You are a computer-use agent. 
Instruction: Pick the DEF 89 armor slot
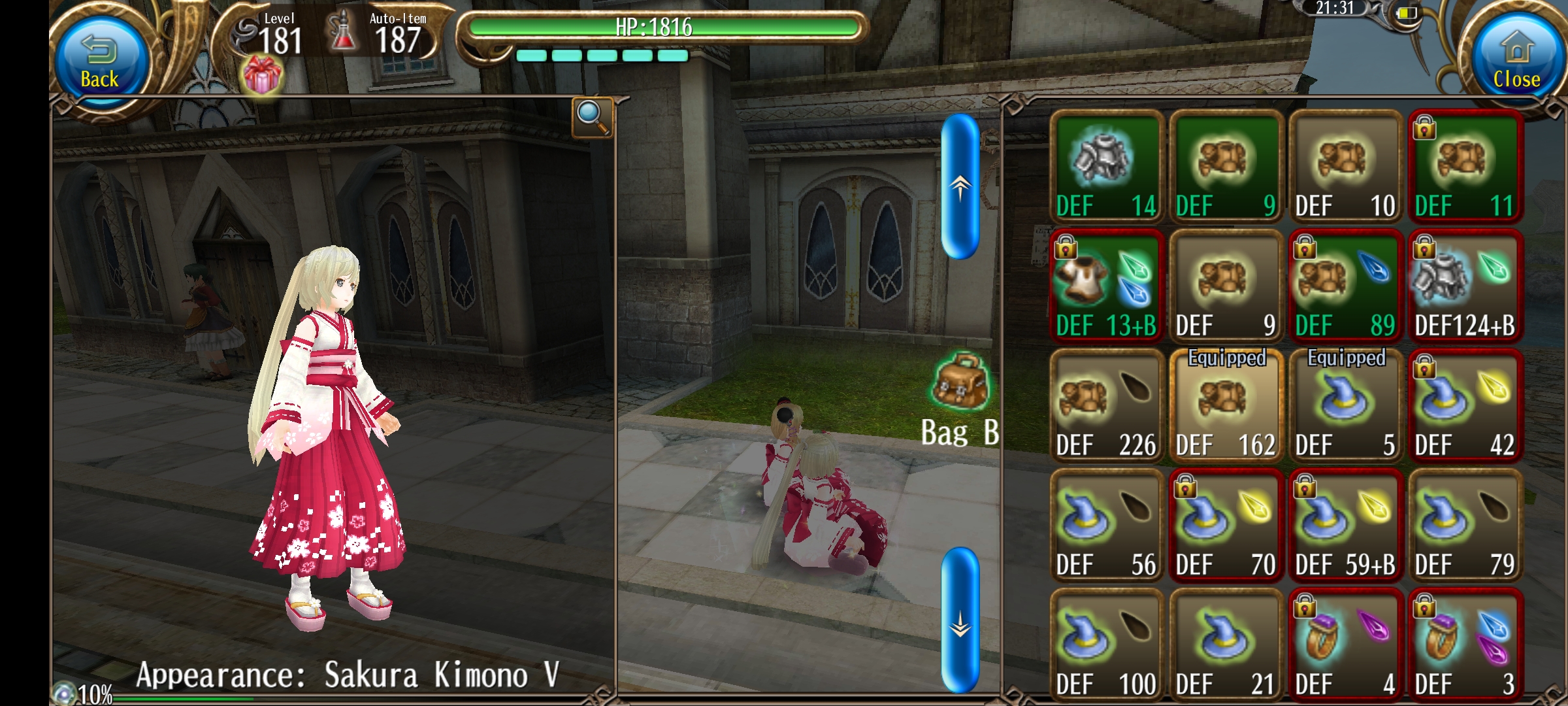click(x=1345, y=286)
